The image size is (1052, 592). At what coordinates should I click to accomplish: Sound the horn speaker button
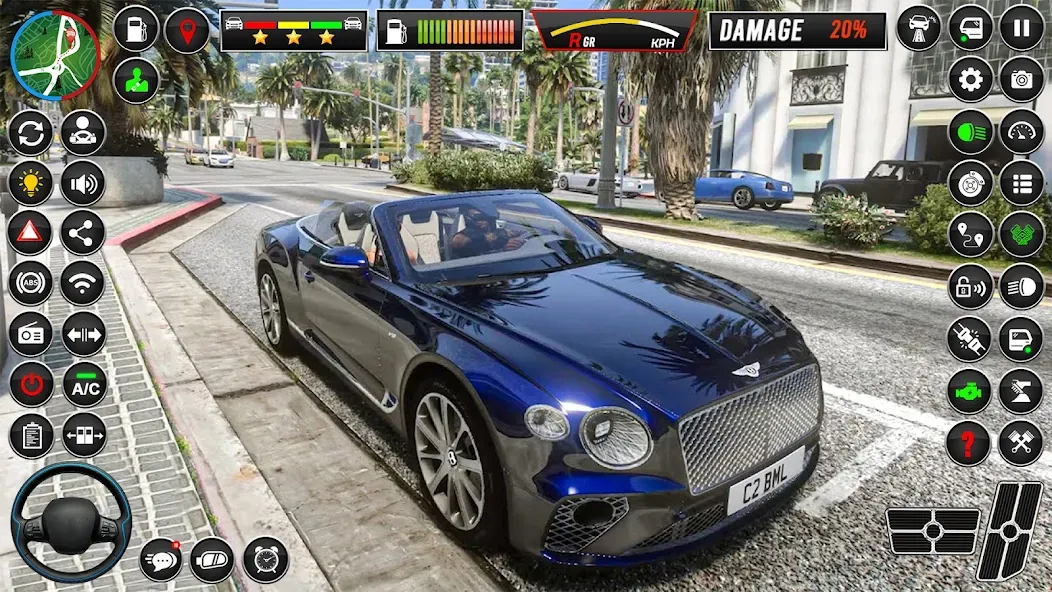click(83, 184)
